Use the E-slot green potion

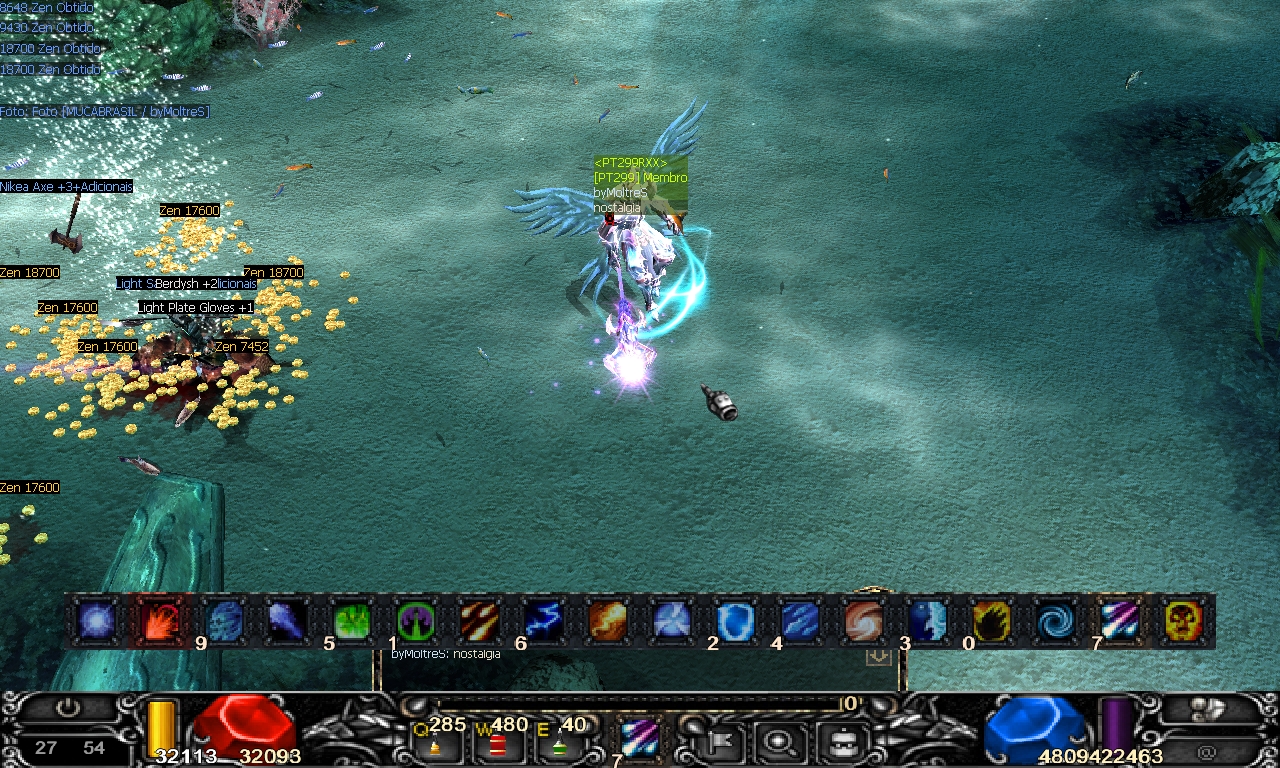[559, 743]
